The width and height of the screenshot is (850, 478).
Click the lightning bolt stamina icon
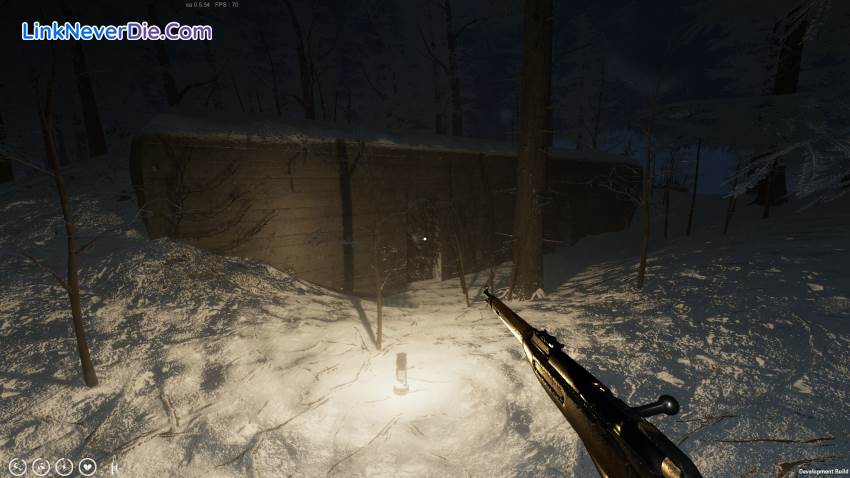click(64, 466)
